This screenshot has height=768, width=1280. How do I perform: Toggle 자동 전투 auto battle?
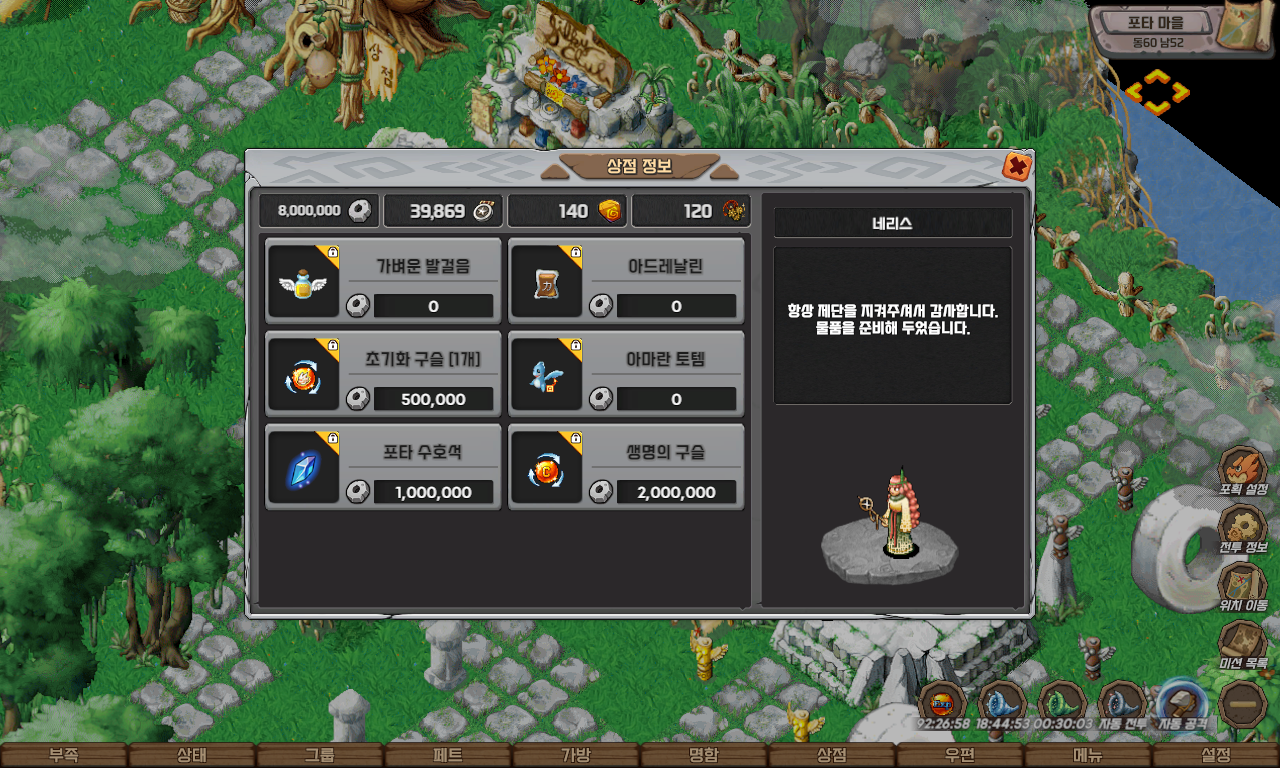1122,703
